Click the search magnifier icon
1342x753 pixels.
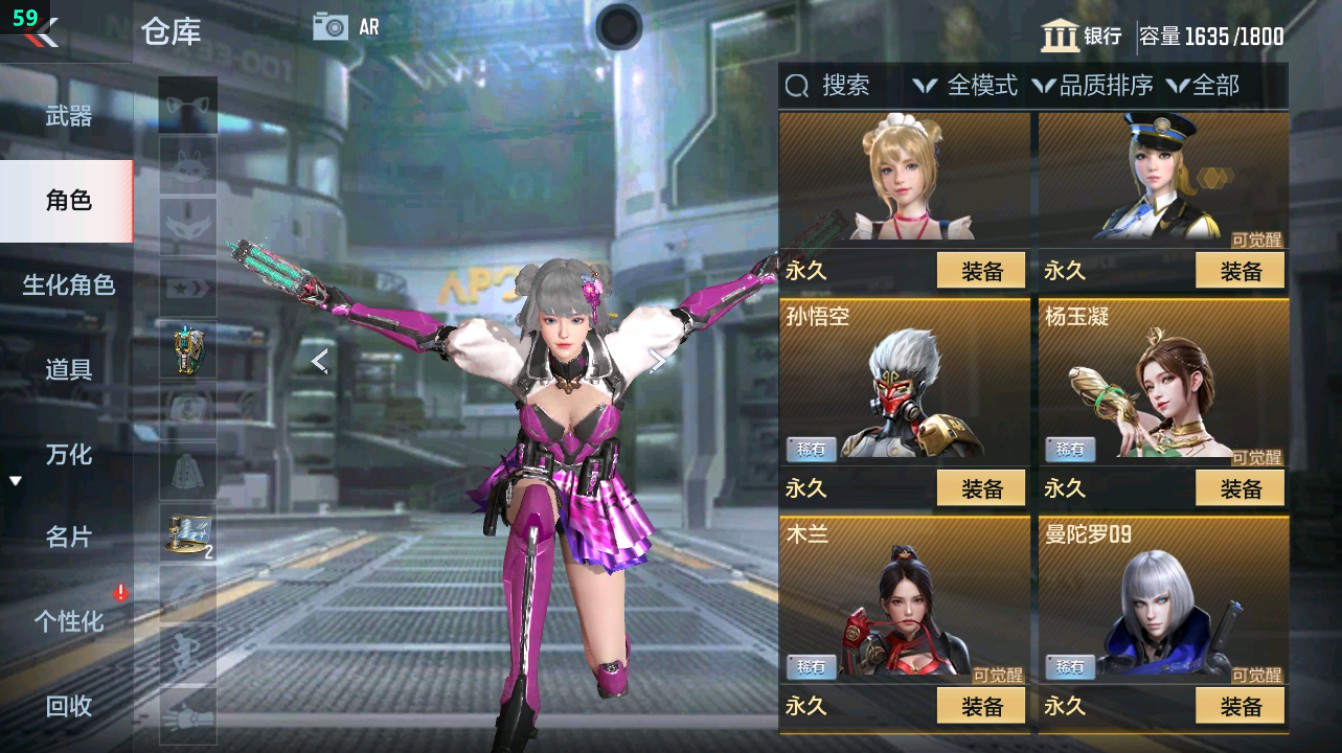click(x=798, y=87)
